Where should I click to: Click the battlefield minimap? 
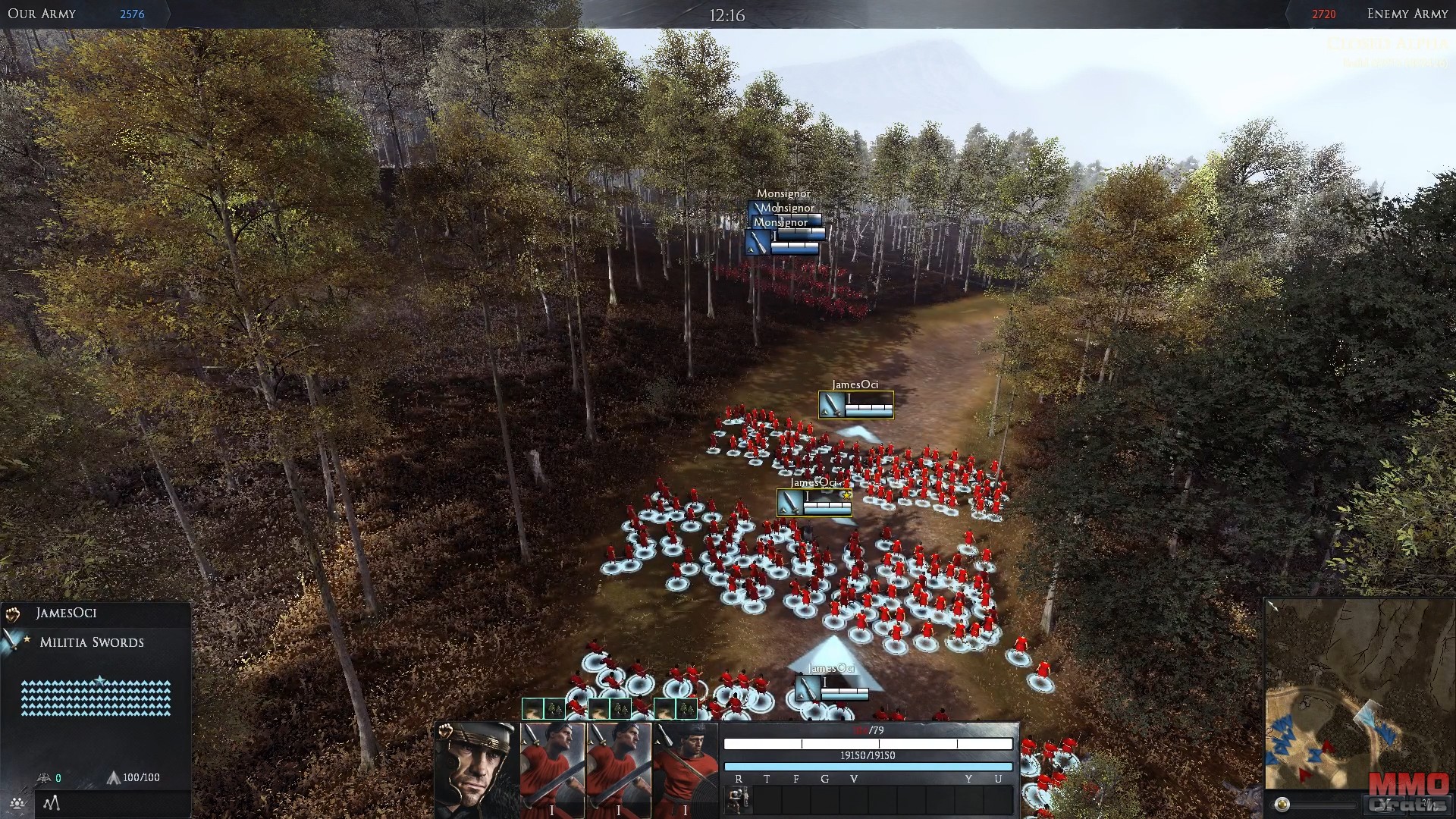point(1357,698)
